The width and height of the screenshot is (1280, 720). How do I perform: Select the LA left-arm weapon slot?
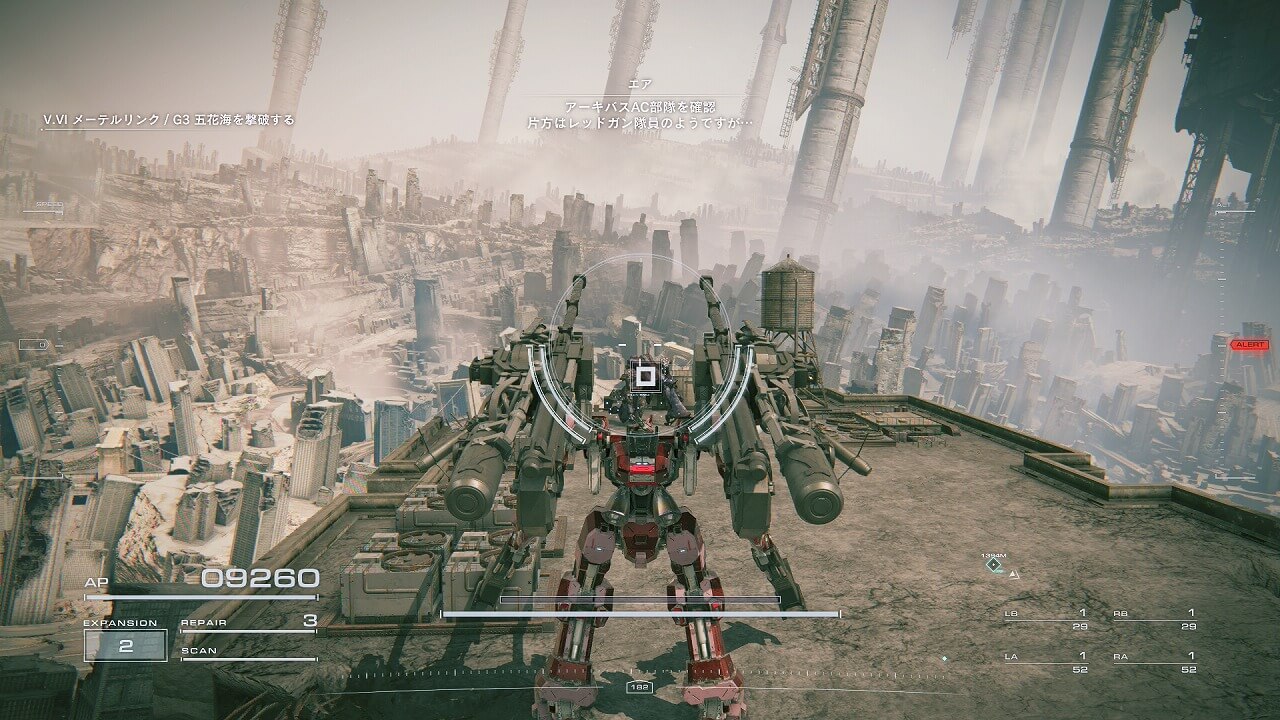(1046, 662)
